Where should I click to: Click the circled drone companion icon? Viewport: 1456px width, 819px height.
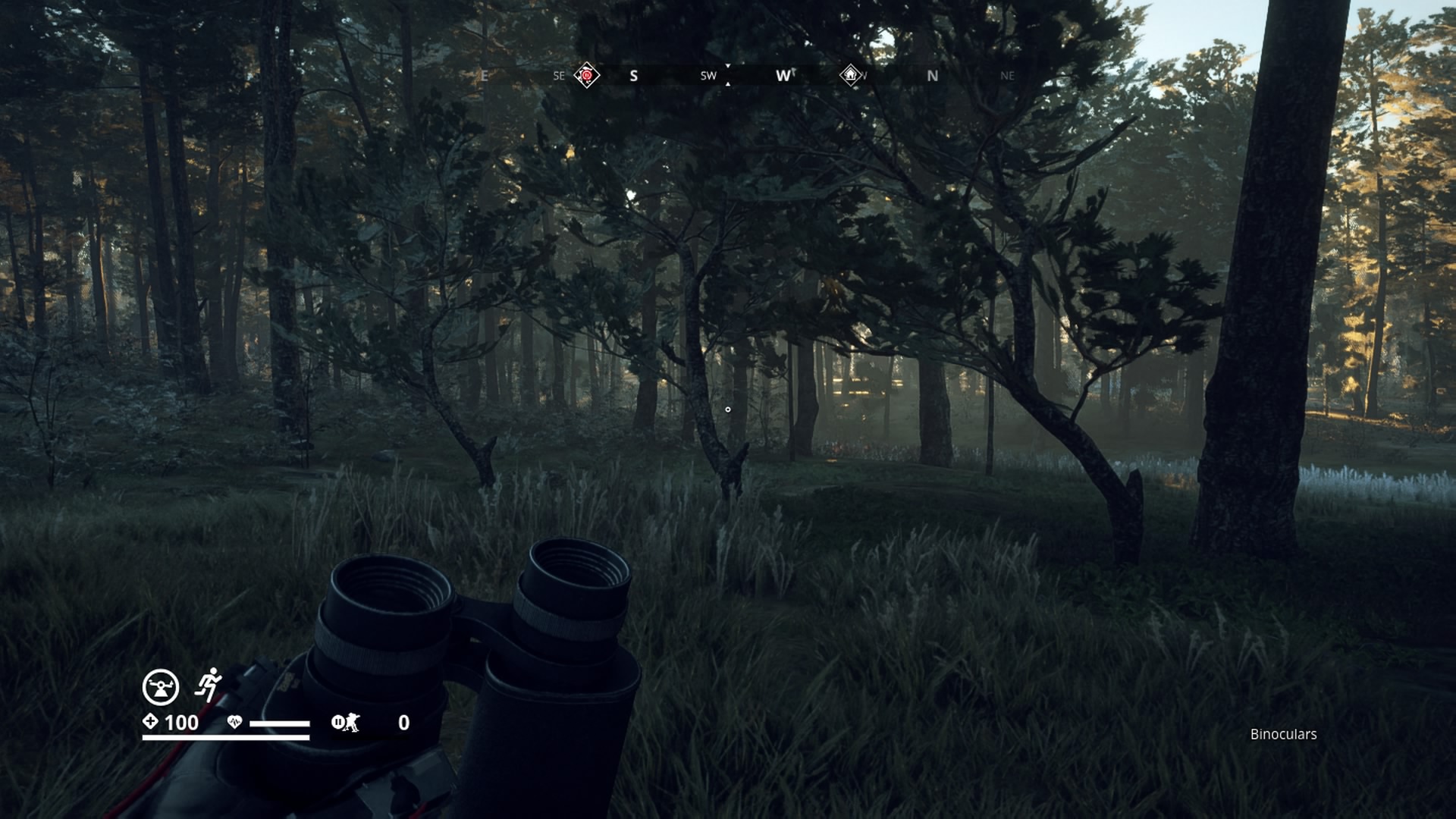(x=161, y=687)
